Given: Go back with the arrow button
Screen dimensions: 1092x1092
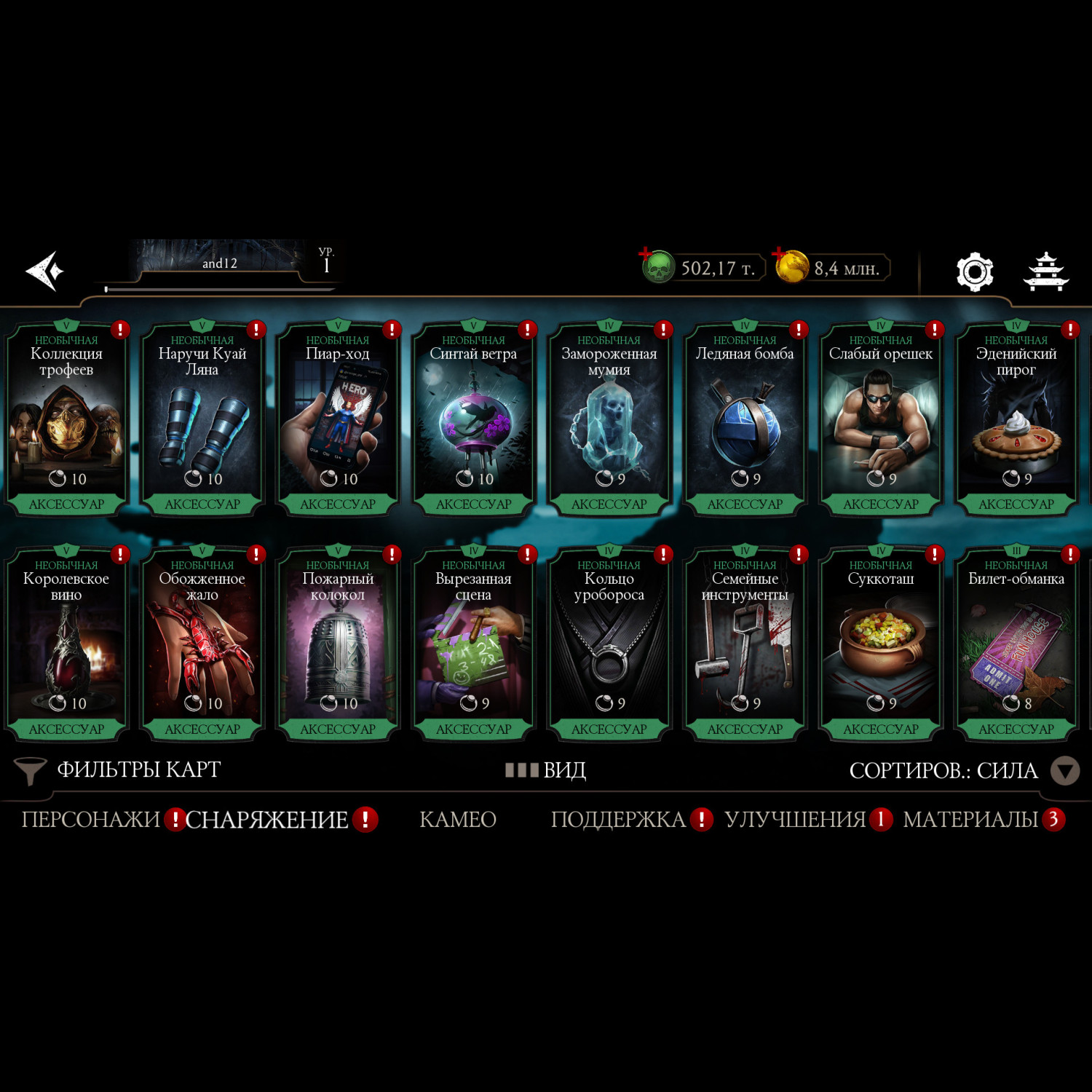Looking at the screenshot, I should (45, 271).
